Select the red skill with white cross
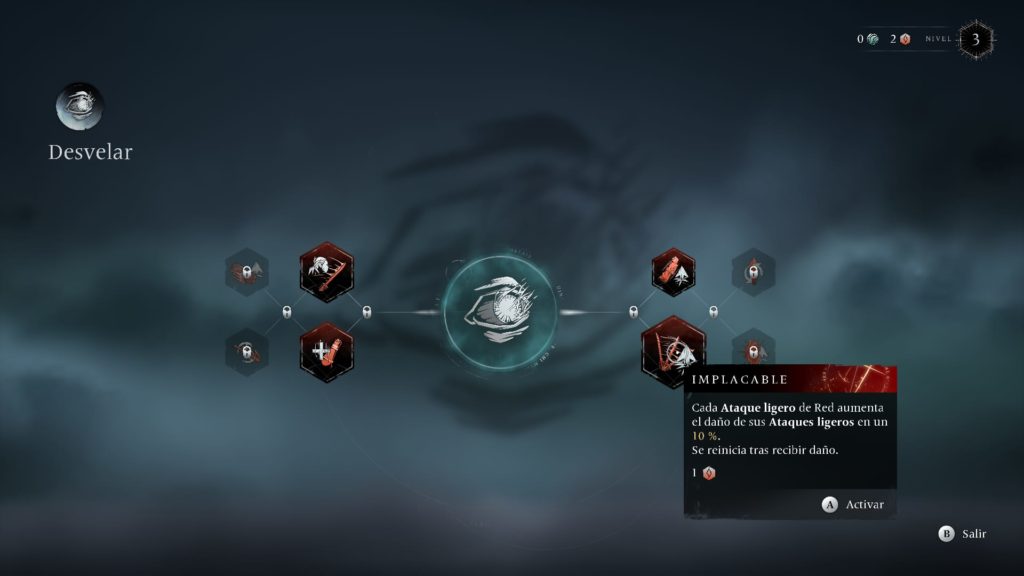The height and width of the screenshot is (576, 1024). [x=326, y=352]
